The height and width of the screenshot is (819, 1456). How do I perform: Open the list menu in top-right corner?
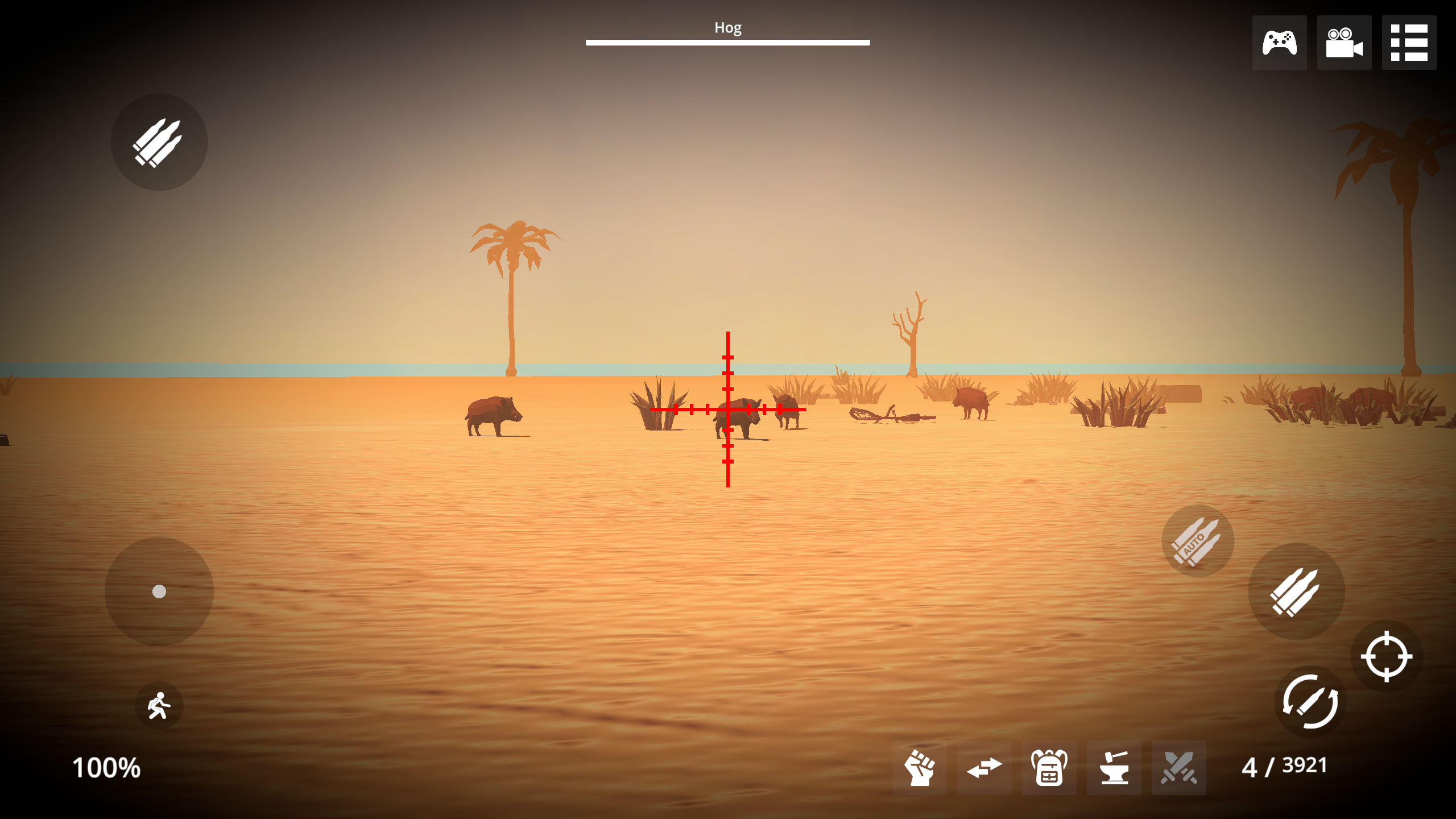(x=1409, y=42)
